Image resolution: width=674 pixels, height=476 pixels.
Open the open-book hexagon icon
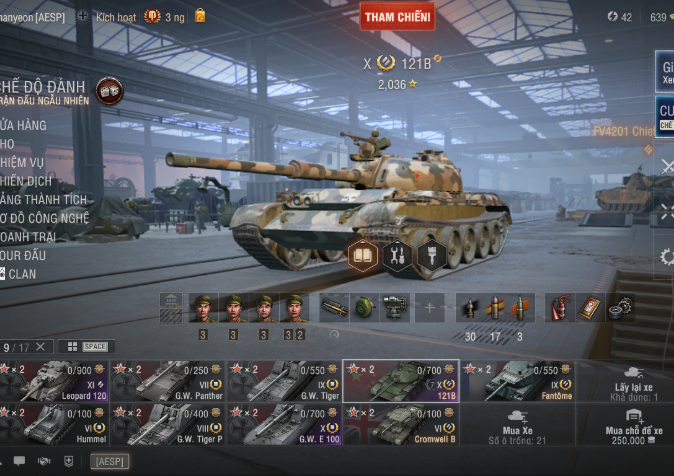[x=363, y=256]
